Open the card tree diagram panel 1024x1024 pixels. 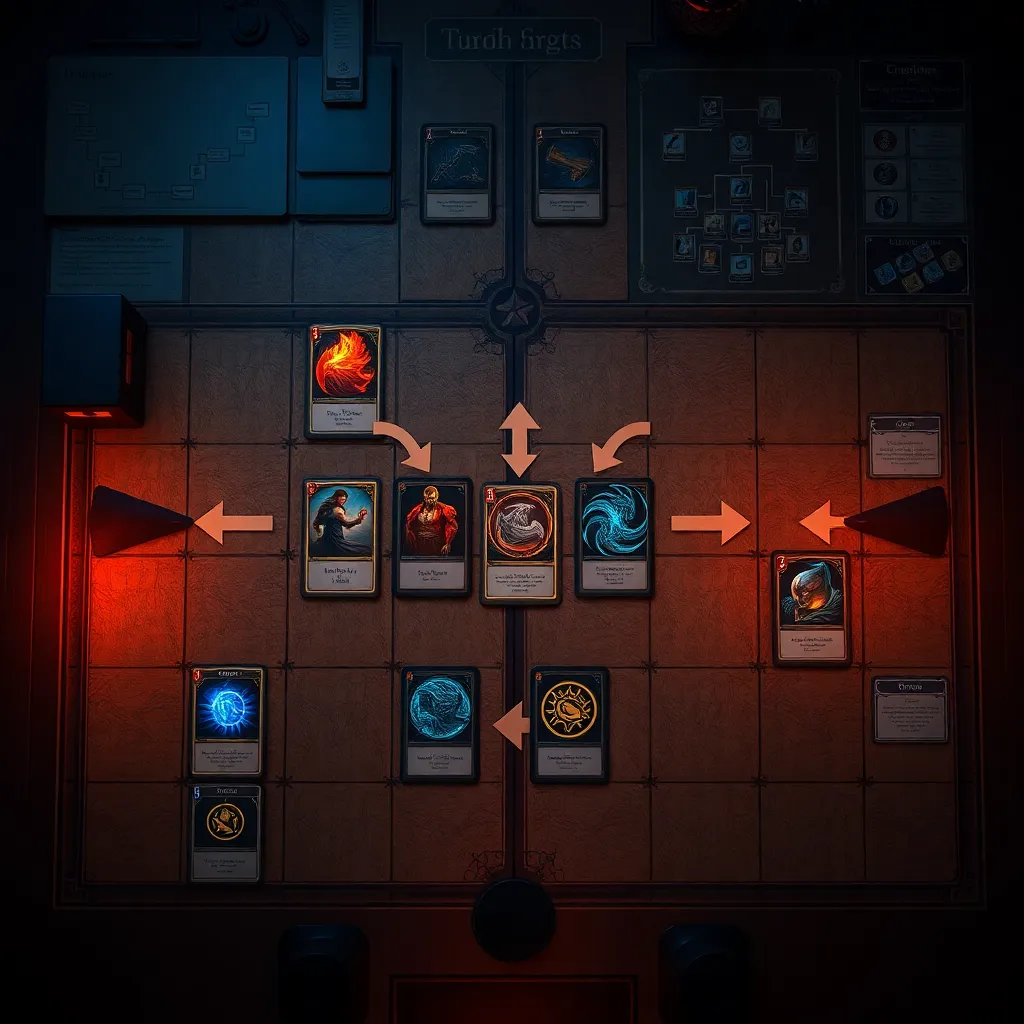[x=739, y=180]
